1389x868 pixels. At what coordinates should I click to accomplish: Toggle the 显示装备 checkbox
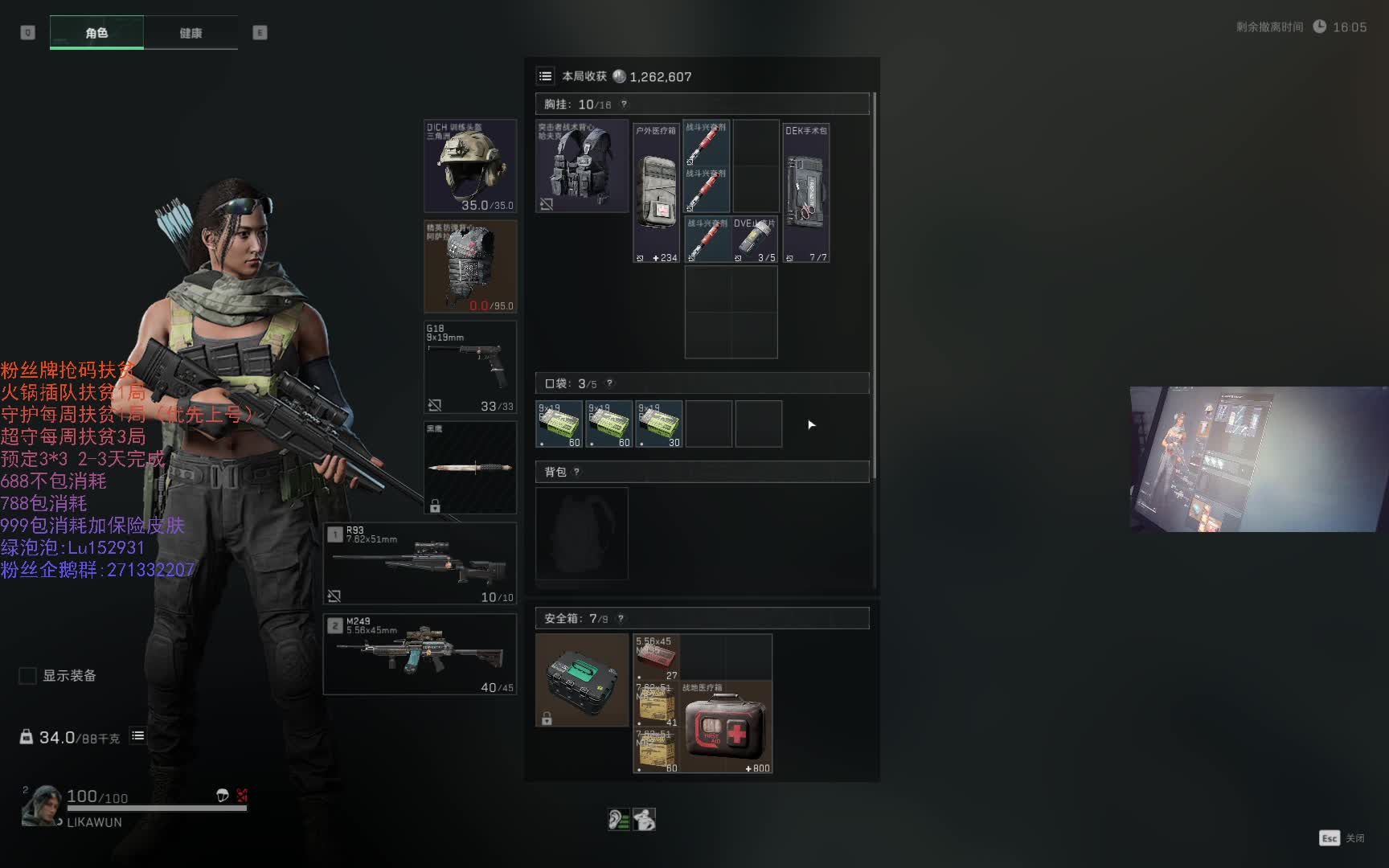28,676
